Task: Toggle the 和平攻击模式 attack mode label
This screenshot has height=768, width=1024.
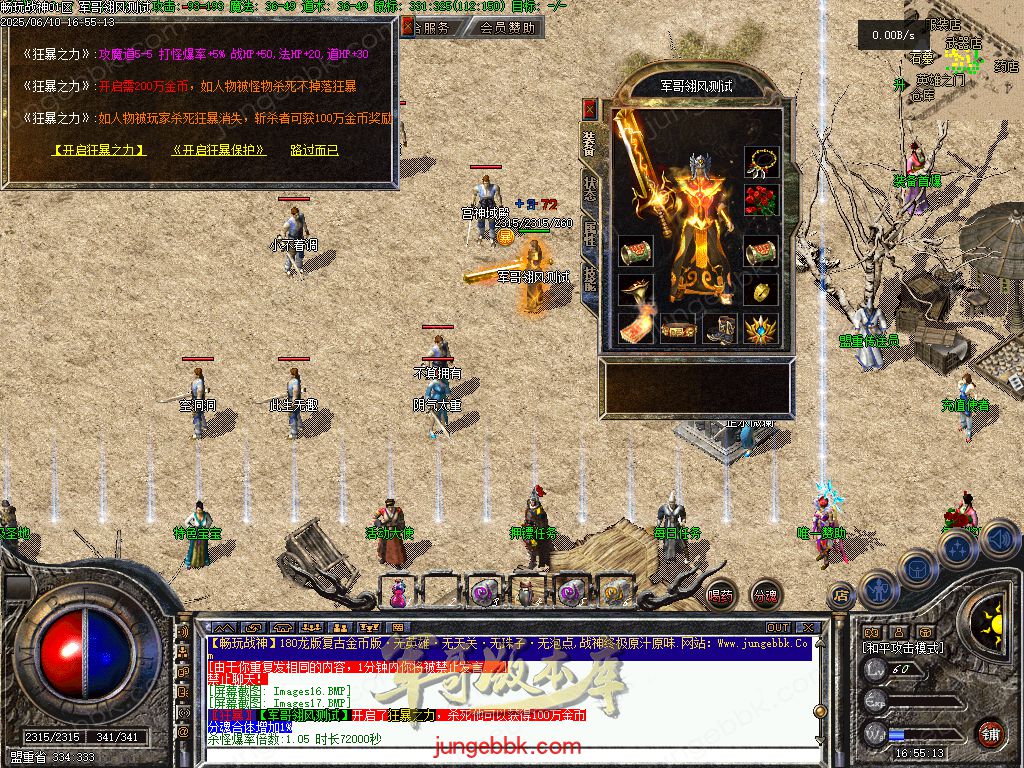Action: click(x=903, y=648)
